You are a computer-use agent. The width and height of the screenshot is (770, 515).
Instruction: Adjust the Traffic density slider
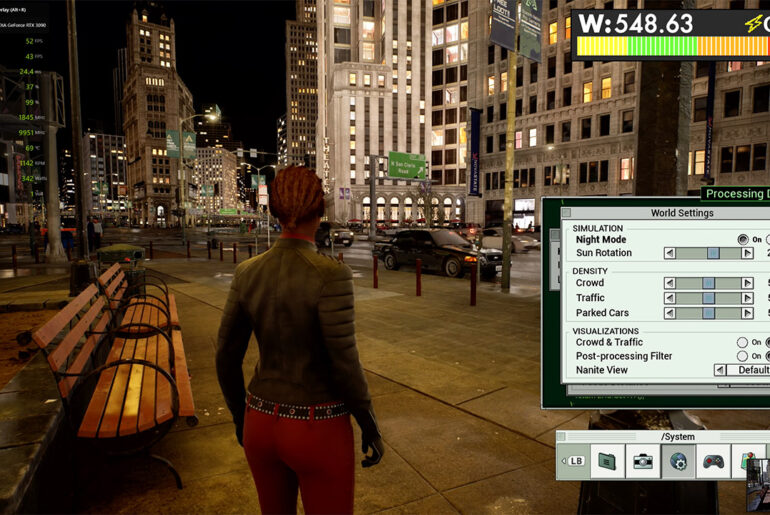click(x=709, y=298)
